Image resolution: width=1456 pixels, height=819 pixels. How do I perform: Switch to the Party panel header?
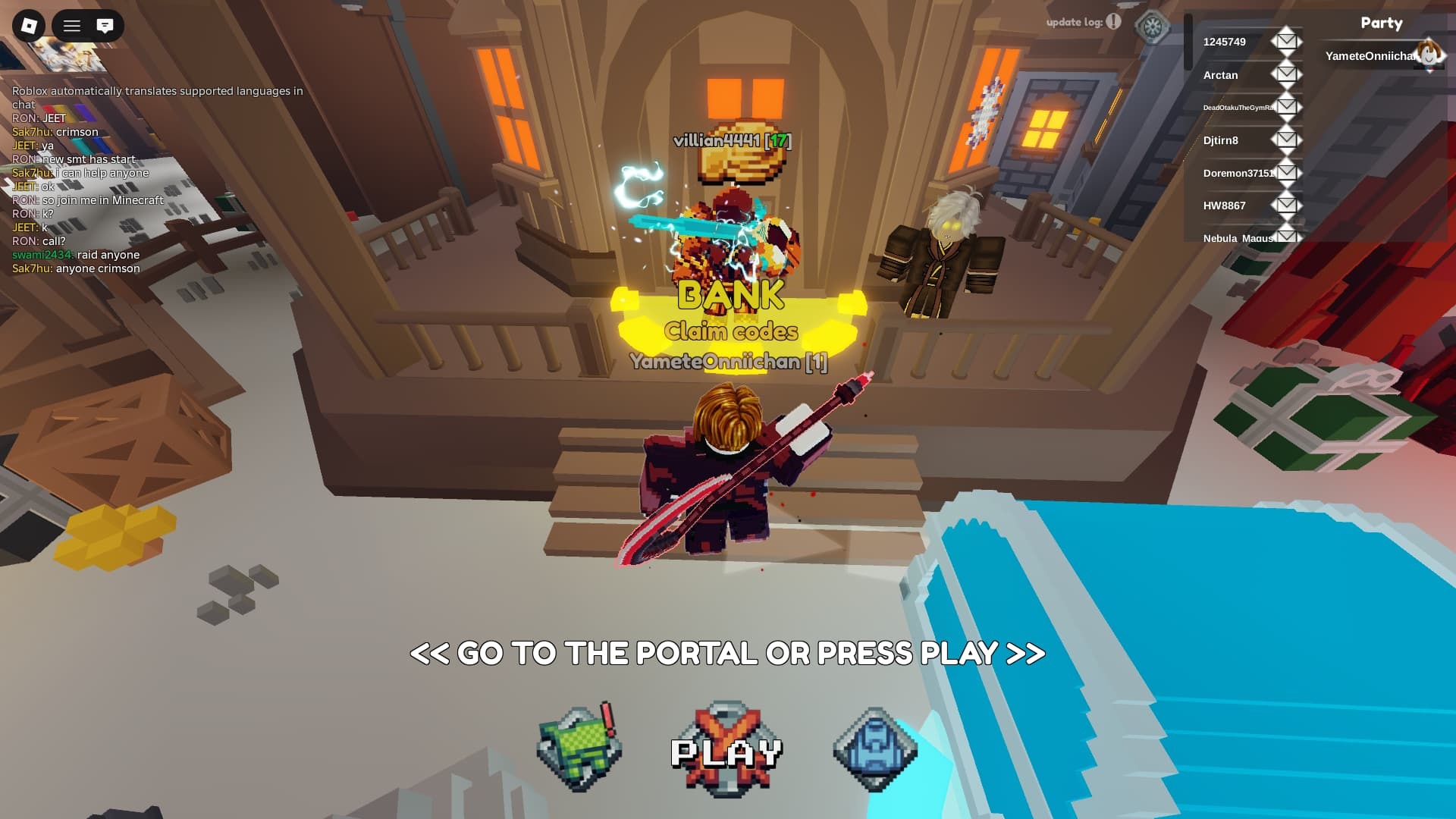1382,23
